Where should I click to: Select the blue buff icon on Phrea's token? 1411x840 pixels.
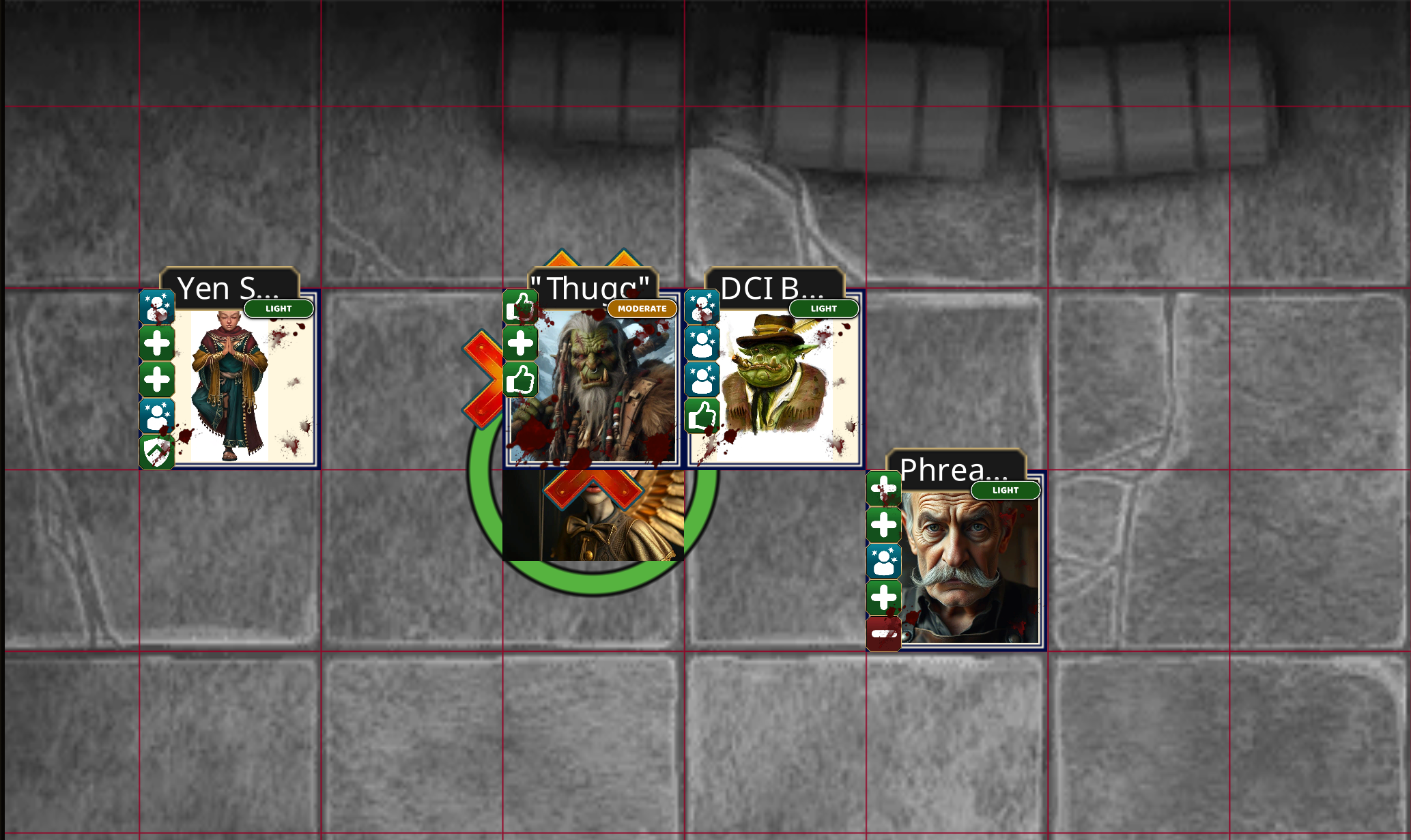coord(884,561)
